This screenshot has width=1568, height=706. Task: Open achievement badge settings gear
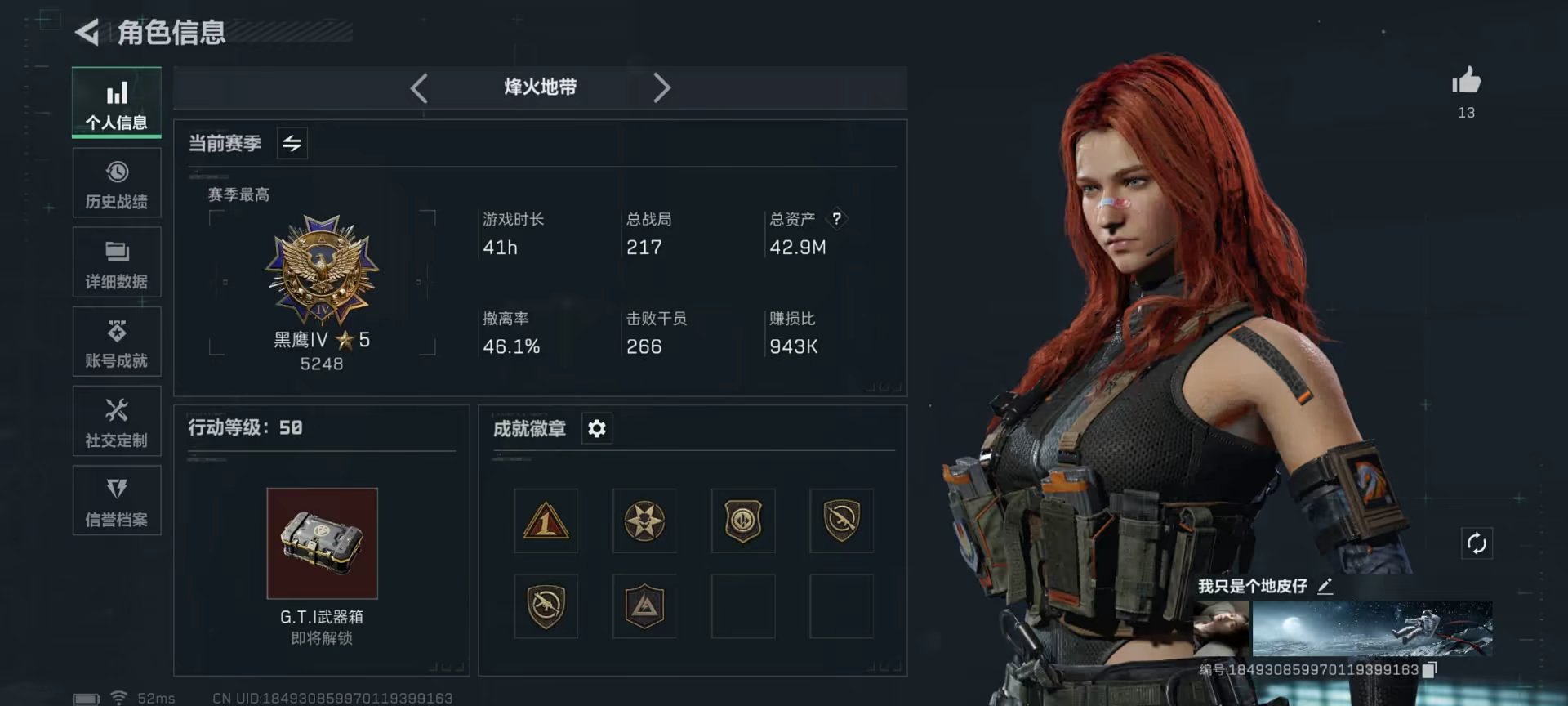point(596,427)
